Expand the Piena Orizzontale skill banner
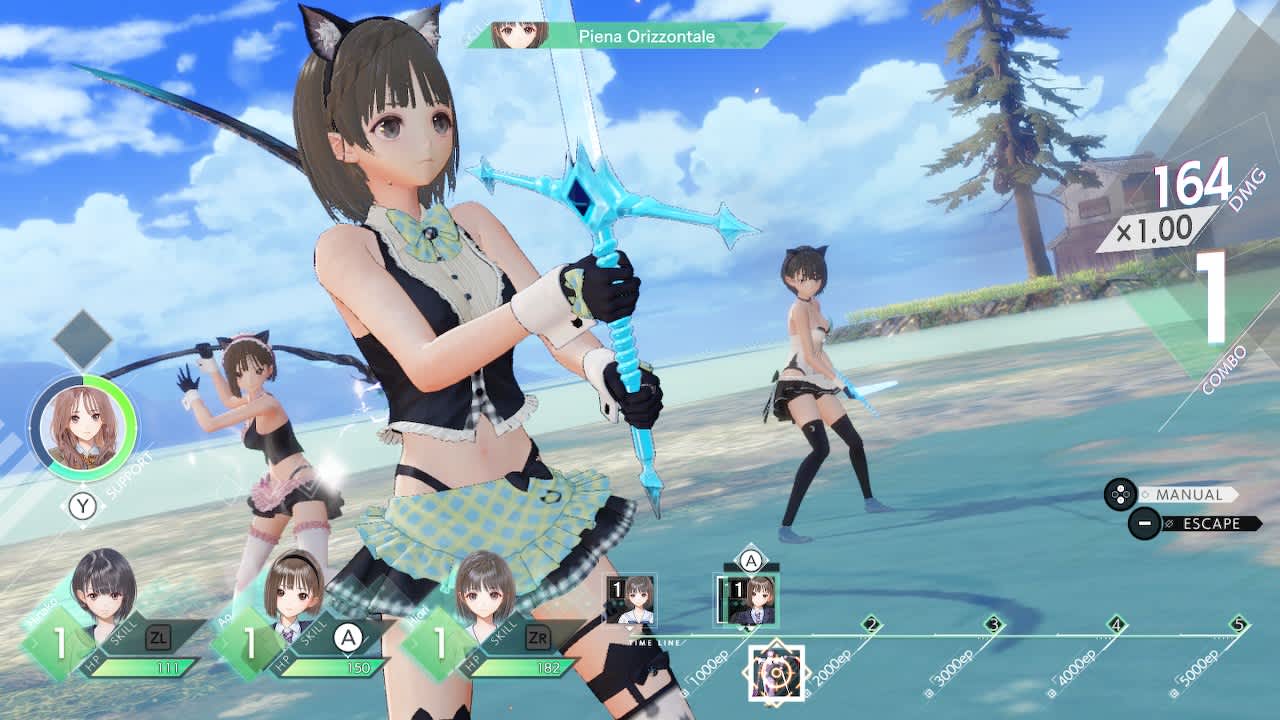 pyautogui.click(x=645, y=35)
